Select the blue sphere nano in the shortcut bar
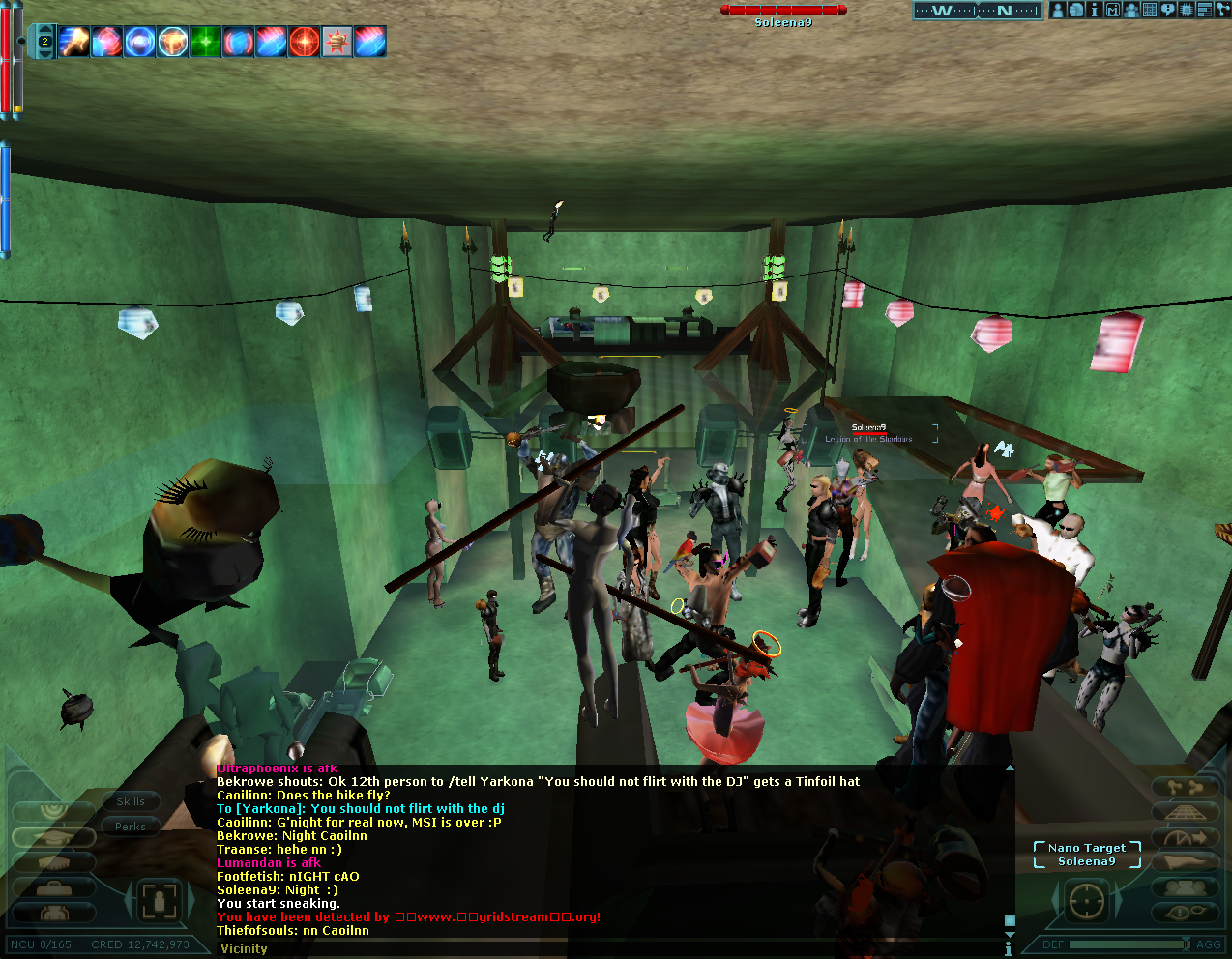This screenshot has height=959, width=1232. tap(139, 42)
